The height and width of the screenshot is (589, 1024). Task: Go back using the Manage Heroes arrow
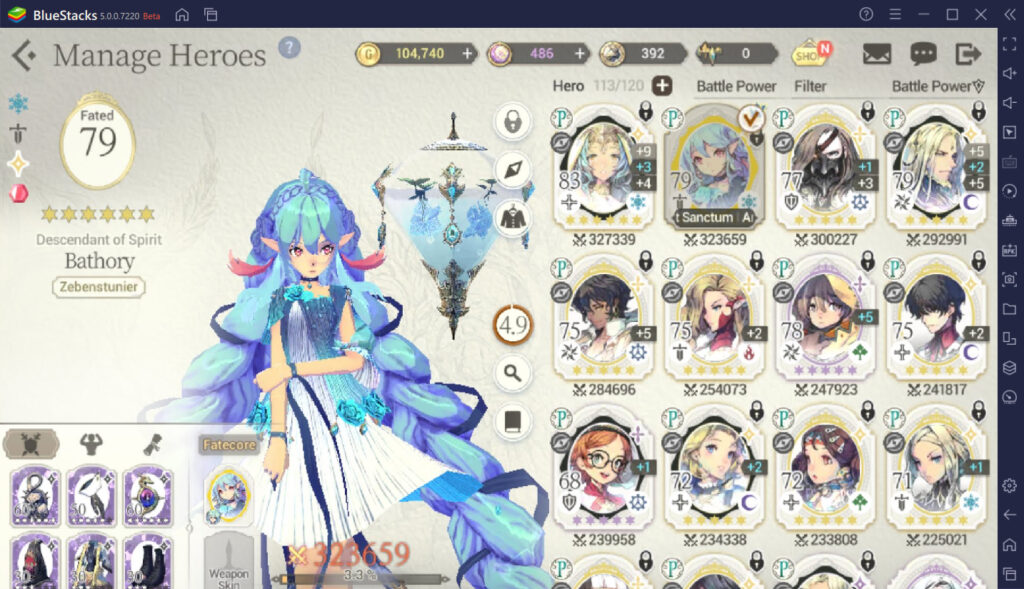(24, 55)
